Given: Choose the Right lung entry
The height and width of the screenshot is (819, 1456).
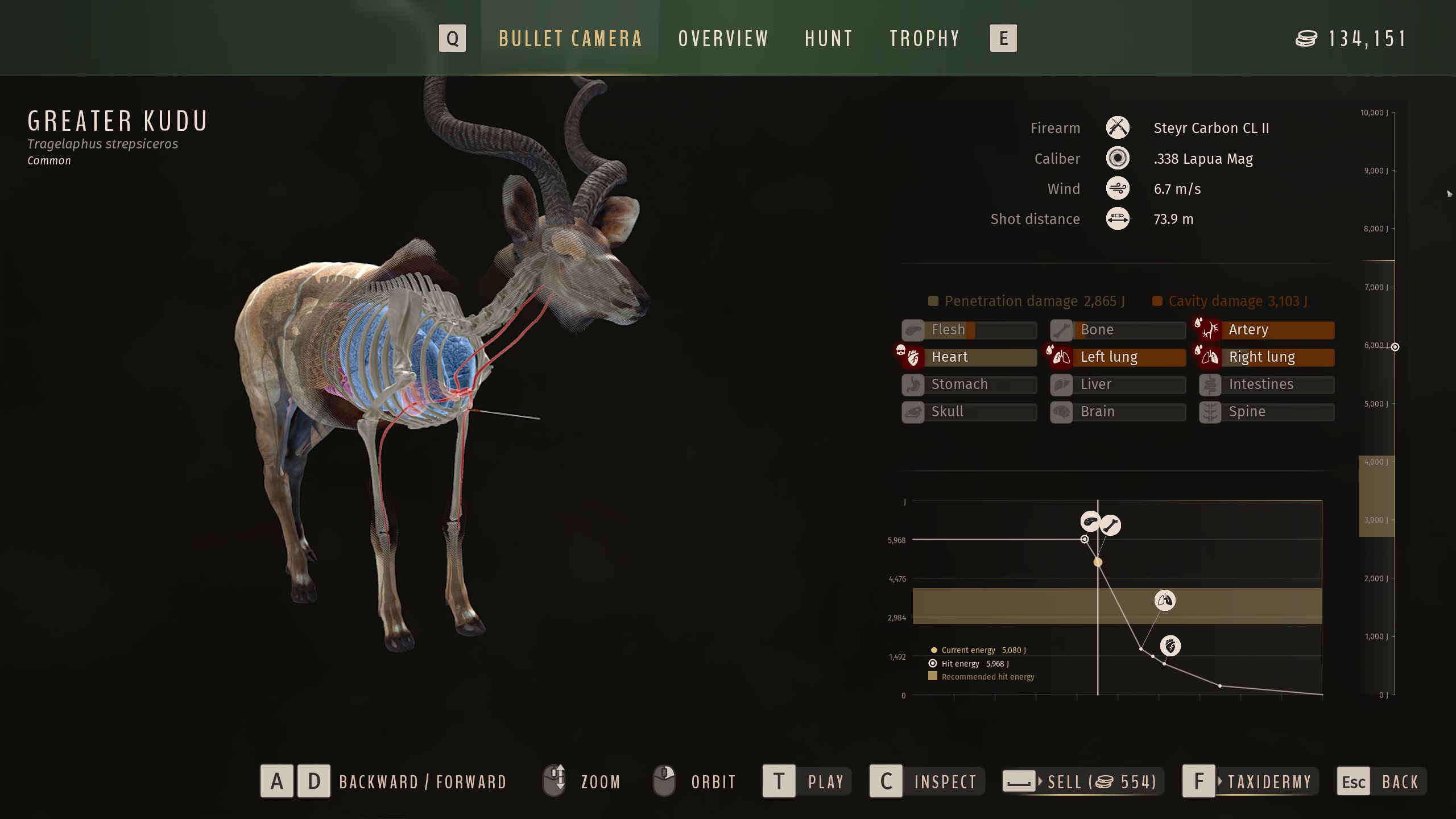Looking at the screenshot, I should pos(1267,357).
